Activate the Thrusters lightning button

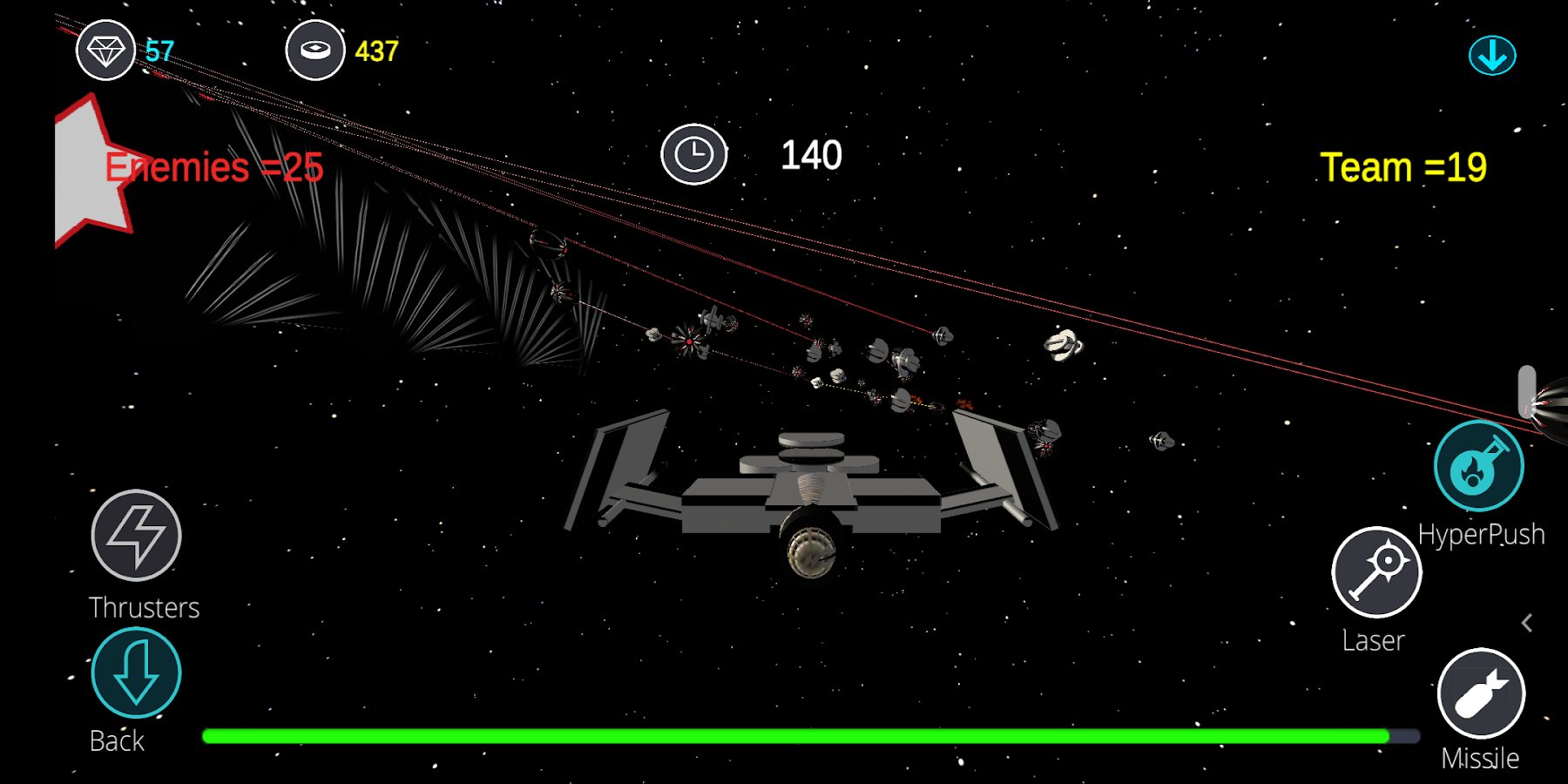136,535
